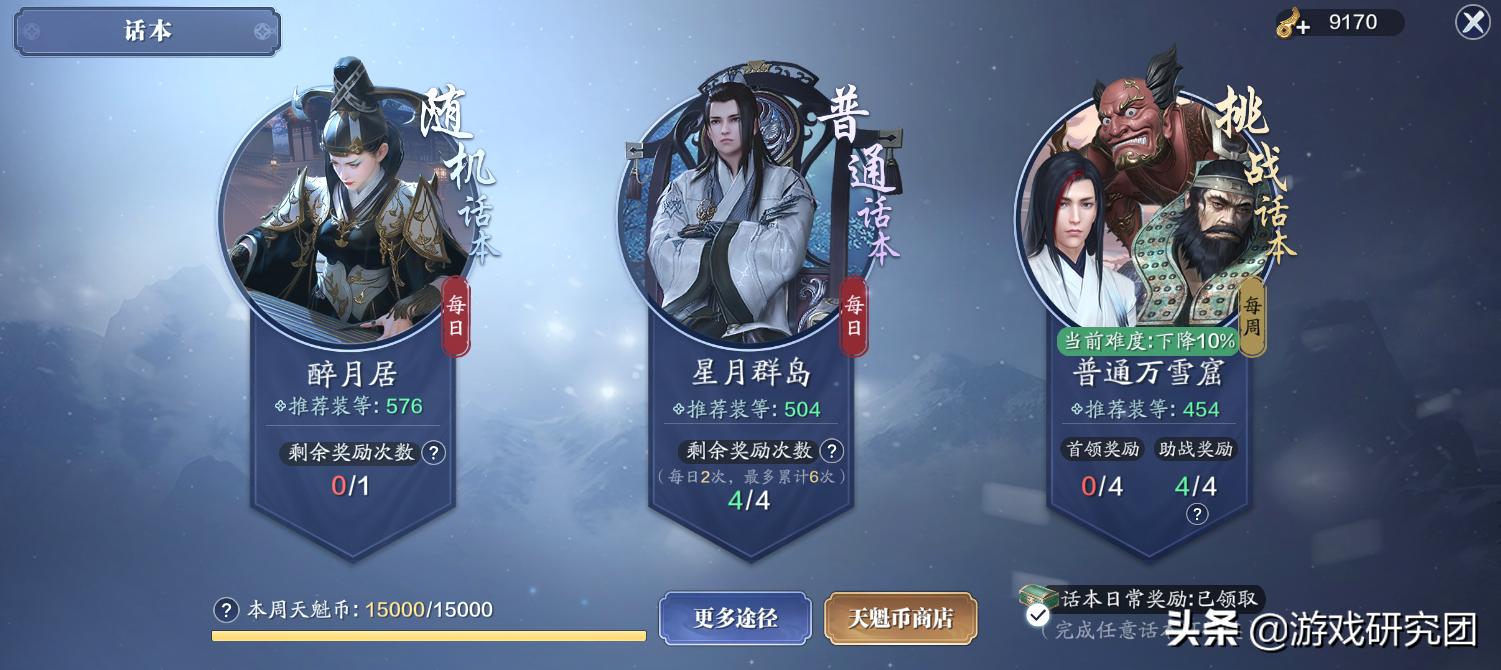Viewport: 1501px width, 670px height.
Task: Show help for 本周天魁币
Action: pyautogui.click(x=227, y=610)
